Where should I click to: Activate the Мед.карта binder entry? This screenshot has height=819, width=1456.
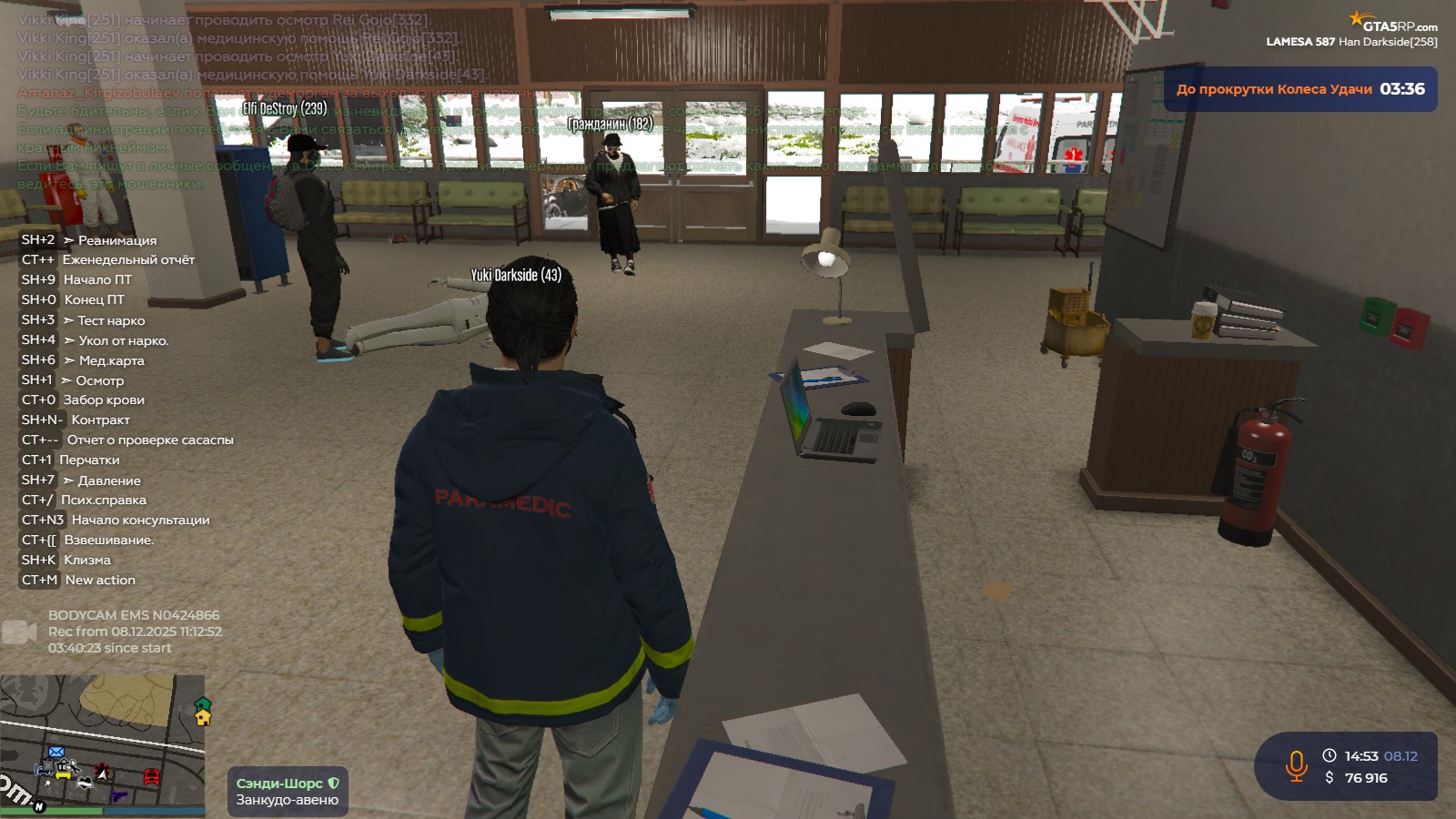click(111, 360)
